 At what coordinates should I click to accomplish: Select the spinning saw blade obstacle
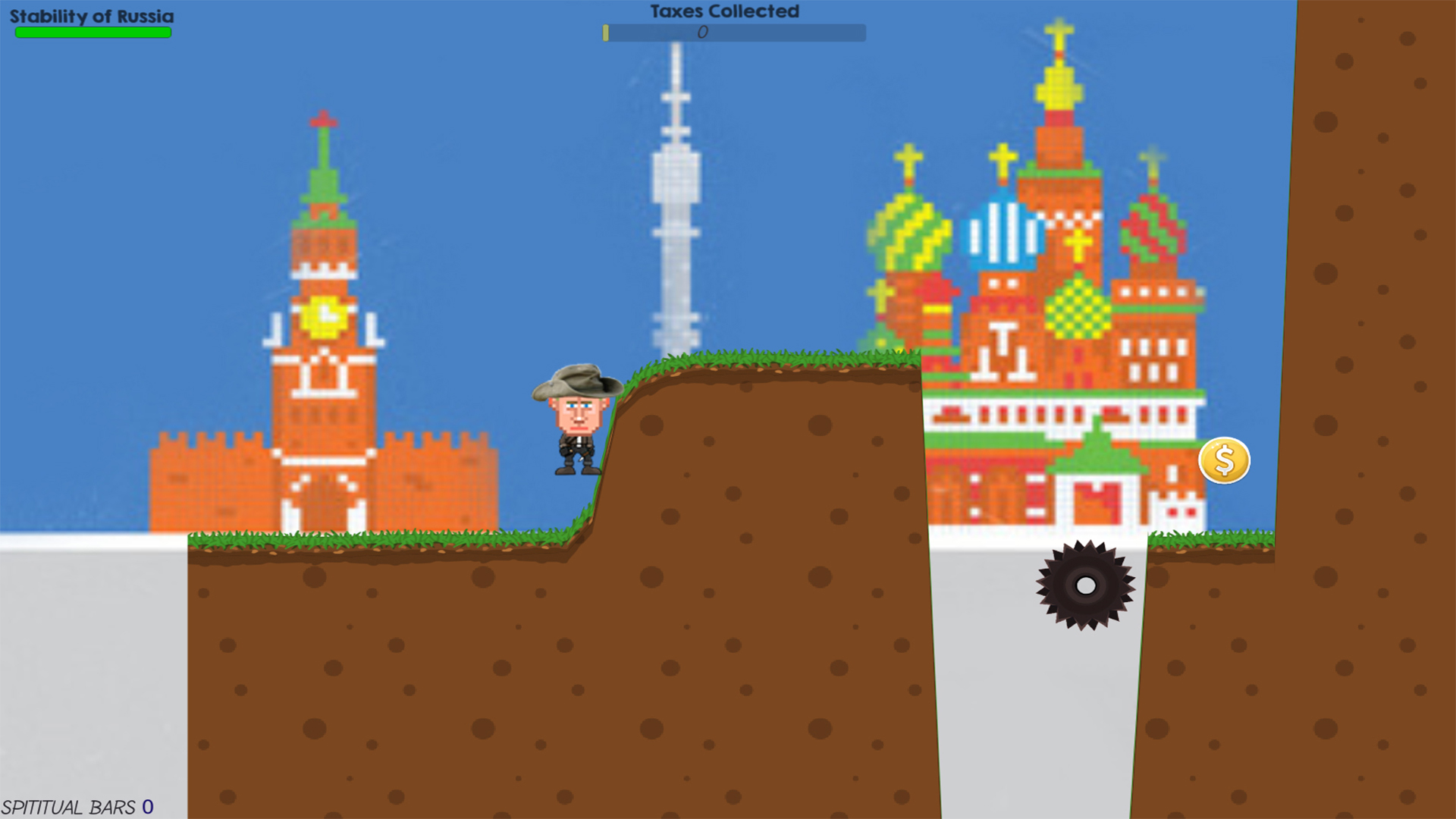1084,584
